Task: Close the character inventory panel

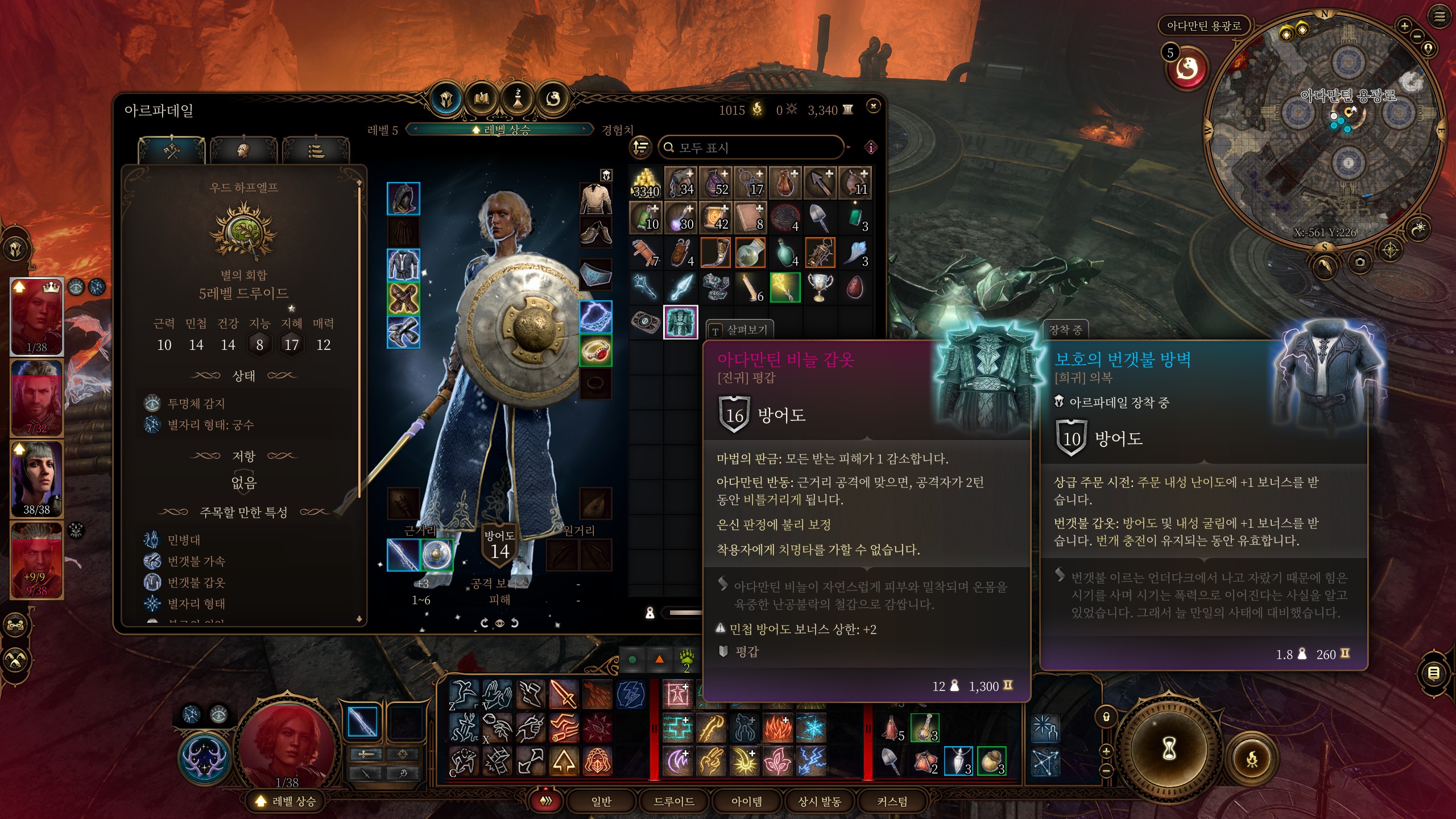Action: (x=873, y=106)
